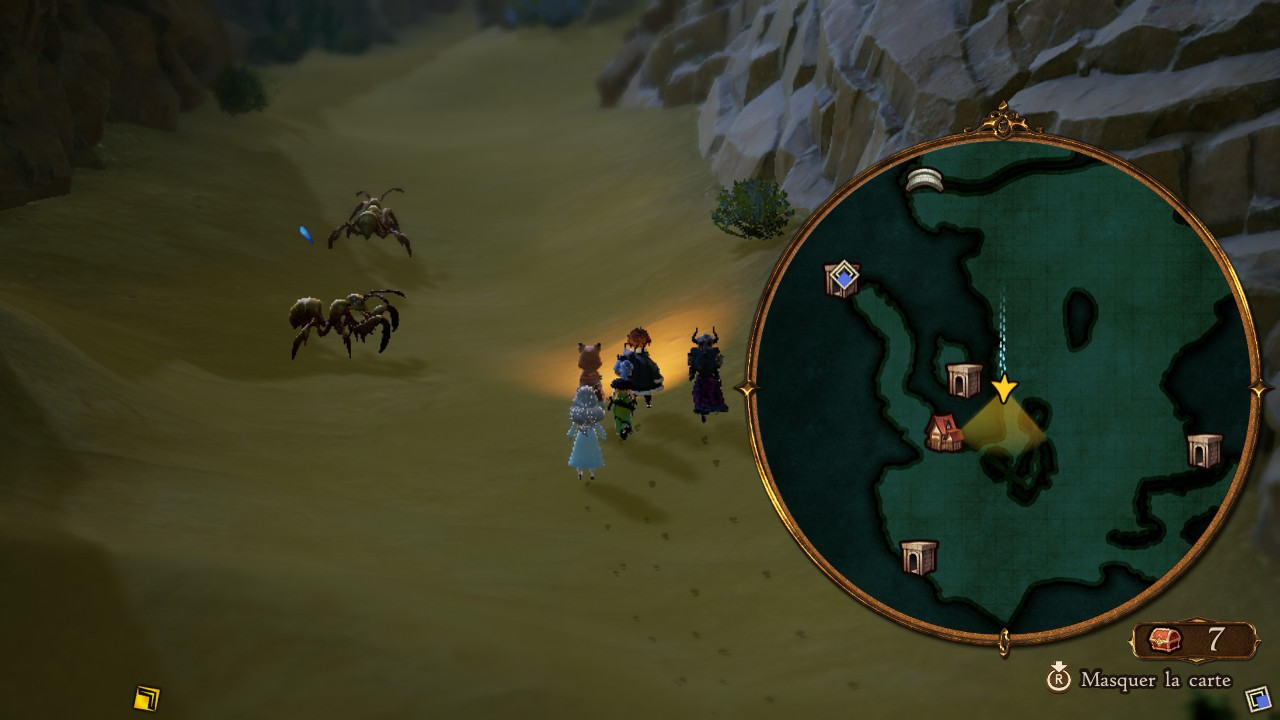Click the blue square corner icon

(x=1258, y=697)
